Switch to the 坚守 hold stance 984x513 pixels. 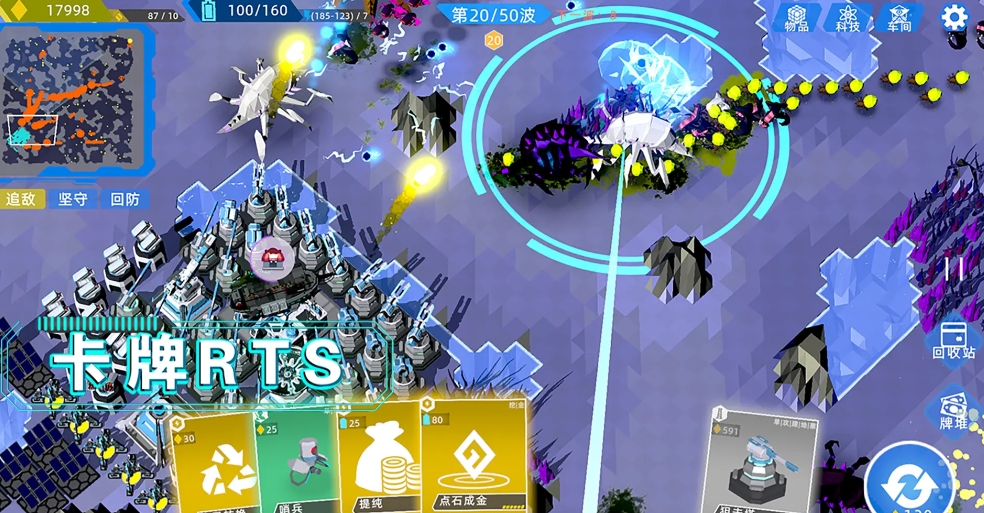coord(73,199)
